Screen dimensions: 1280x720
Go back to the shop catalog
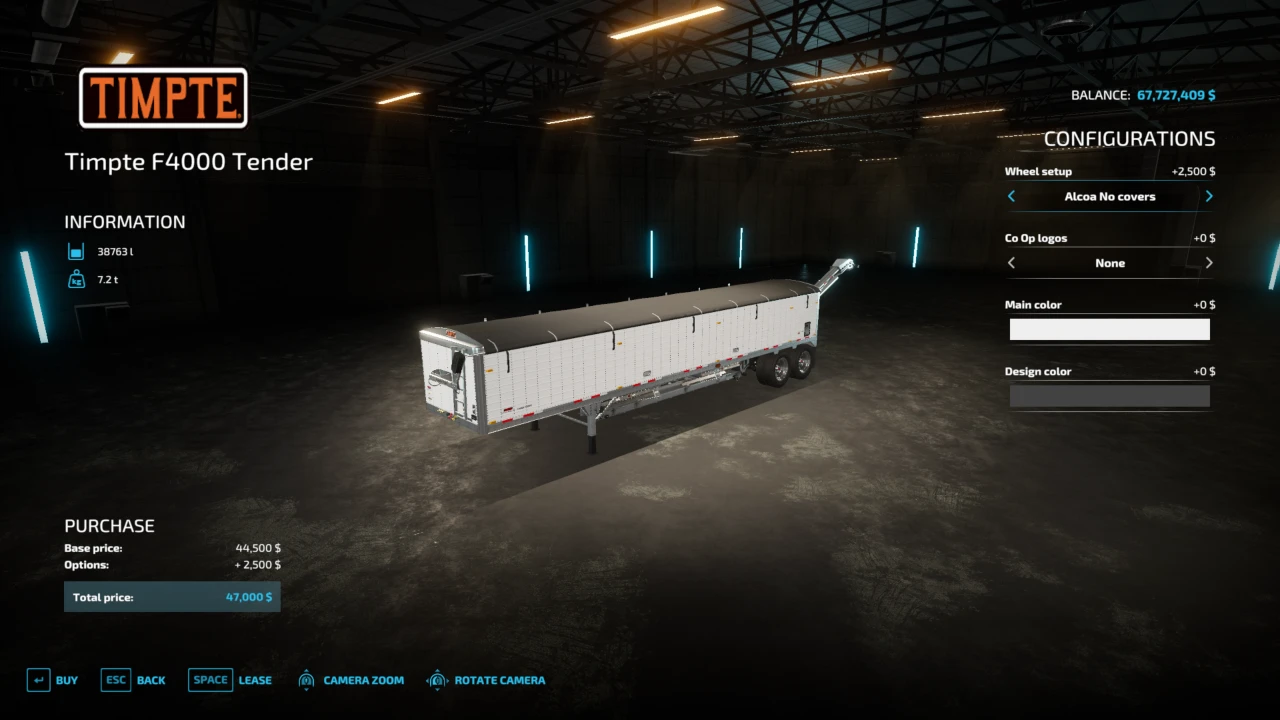151,679
